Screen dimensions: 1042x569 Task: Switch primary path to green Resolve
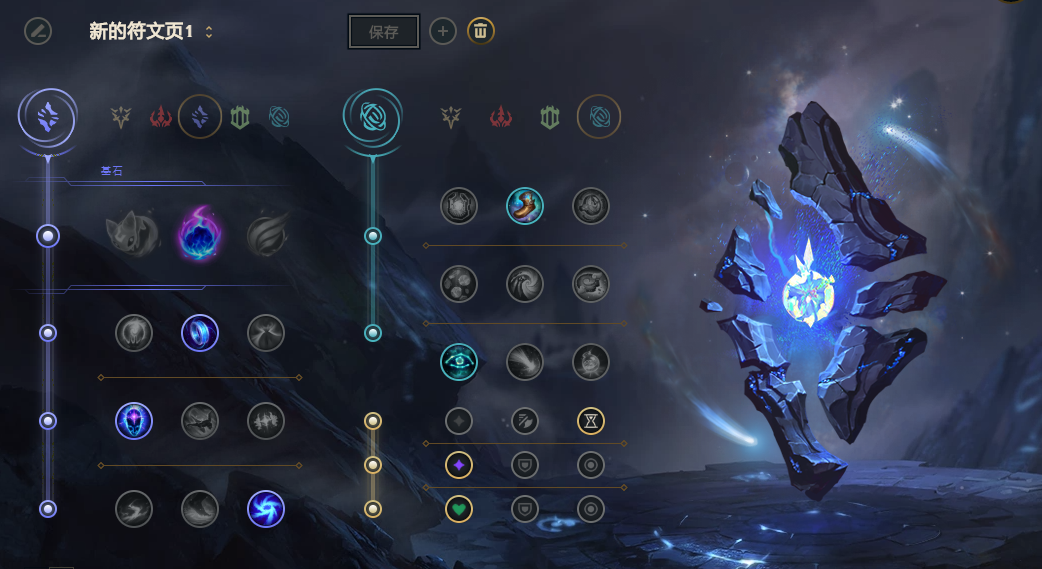pyautogui.click(x=240, y=118)
